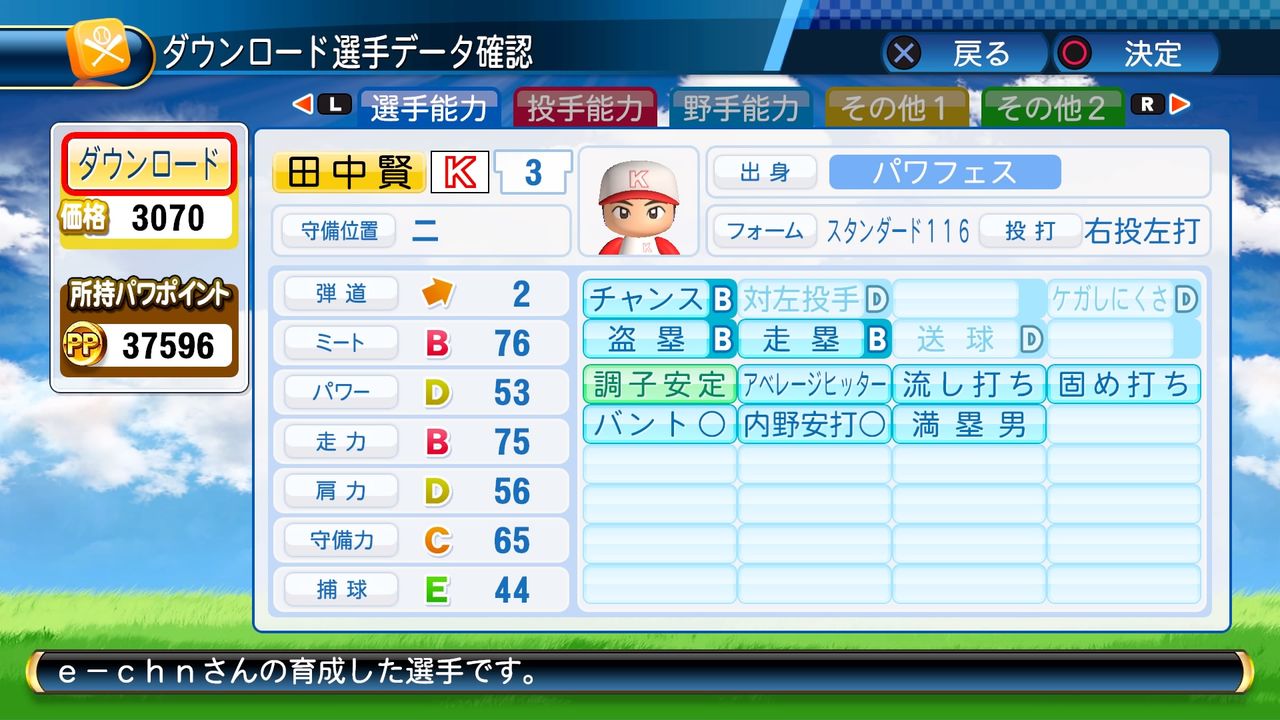Switch to the その他2 tab
This screenshot has width=1280, height=720.
click(1052, 107)
